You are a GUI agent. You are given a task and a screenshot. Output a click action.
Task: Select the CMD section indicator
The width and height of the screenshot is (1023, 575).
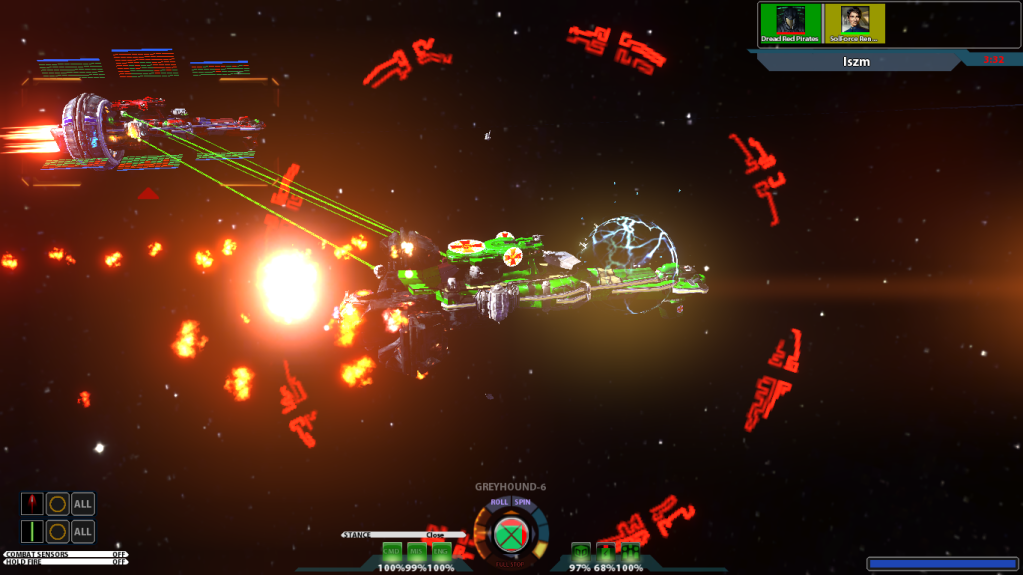click(392, 551)
